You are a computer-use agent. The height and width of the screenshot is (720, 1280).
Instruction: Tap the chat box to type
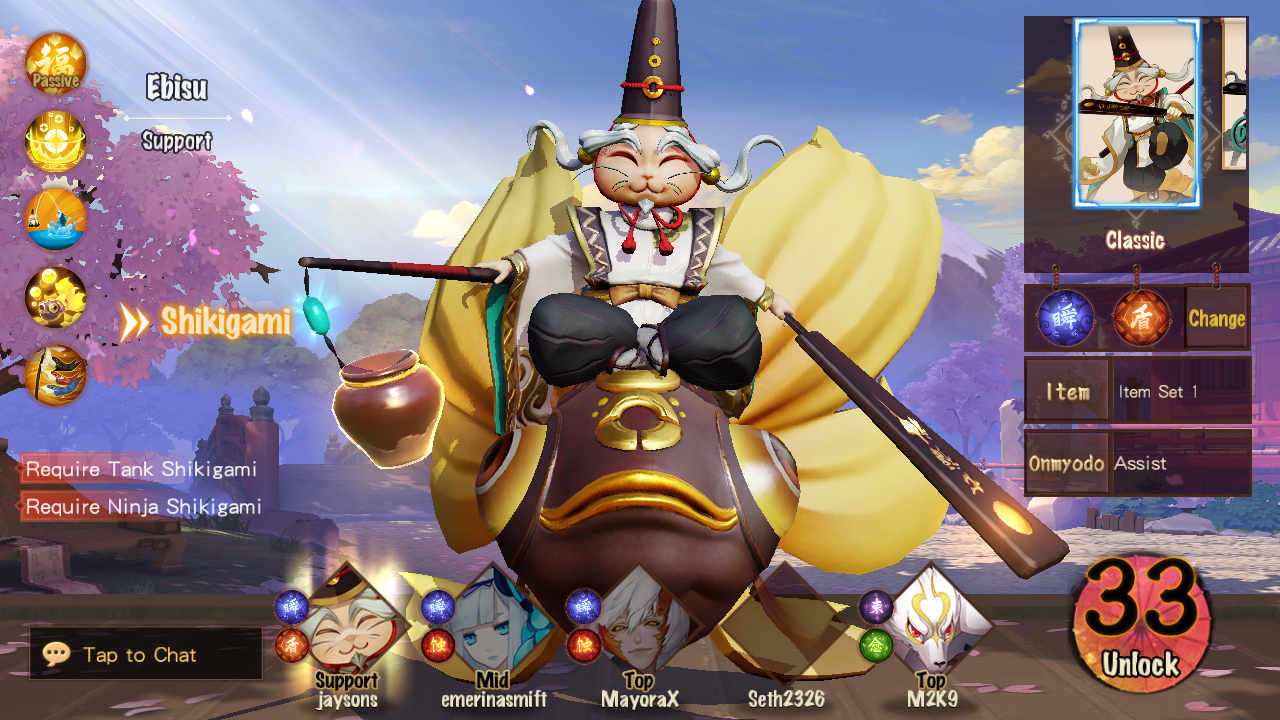tap(146, 655)
